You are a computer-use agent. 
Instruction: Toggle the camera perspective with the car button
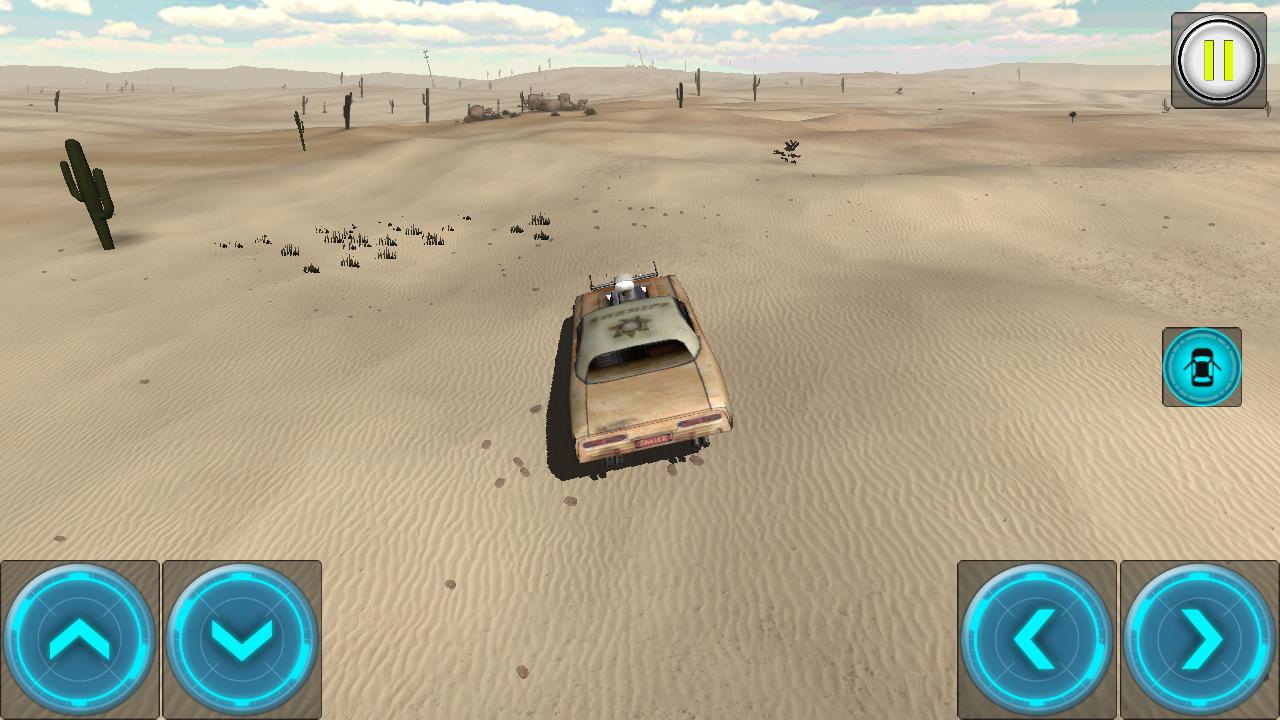point(1202,366)
